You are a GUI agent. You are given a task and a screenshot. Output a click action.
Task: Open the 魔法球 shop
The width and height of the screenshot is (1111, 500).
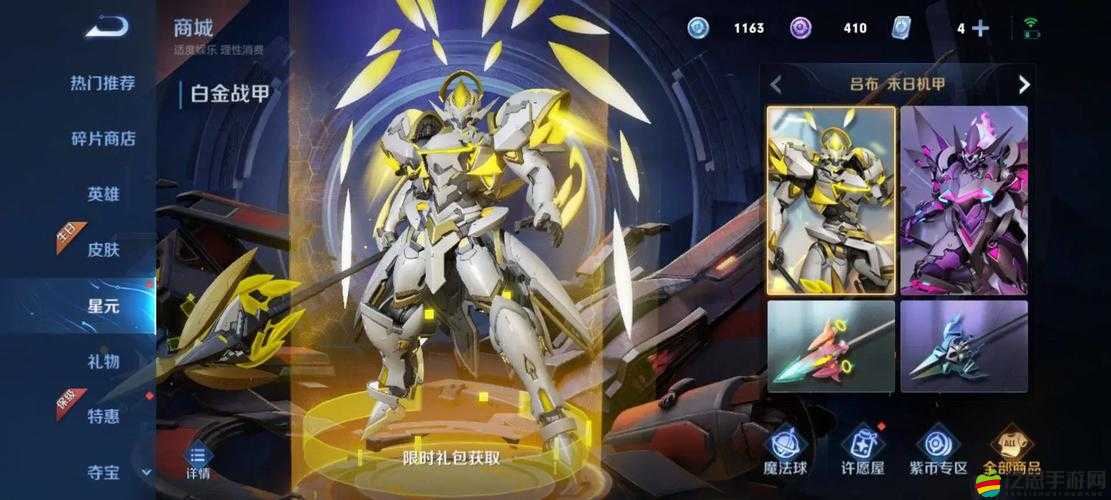click(x=786, y=449)
